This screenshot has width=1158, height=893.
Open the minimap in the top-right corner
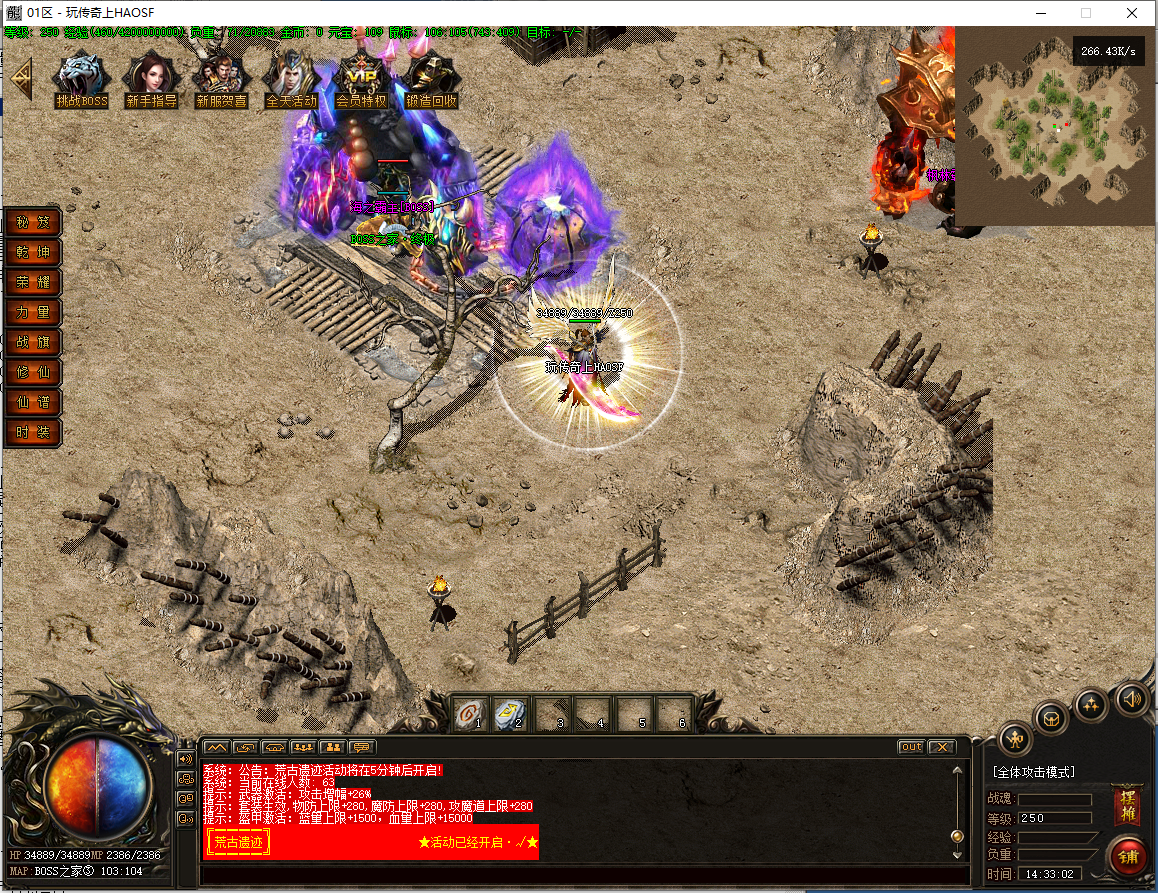click(x=1054, y=126)
